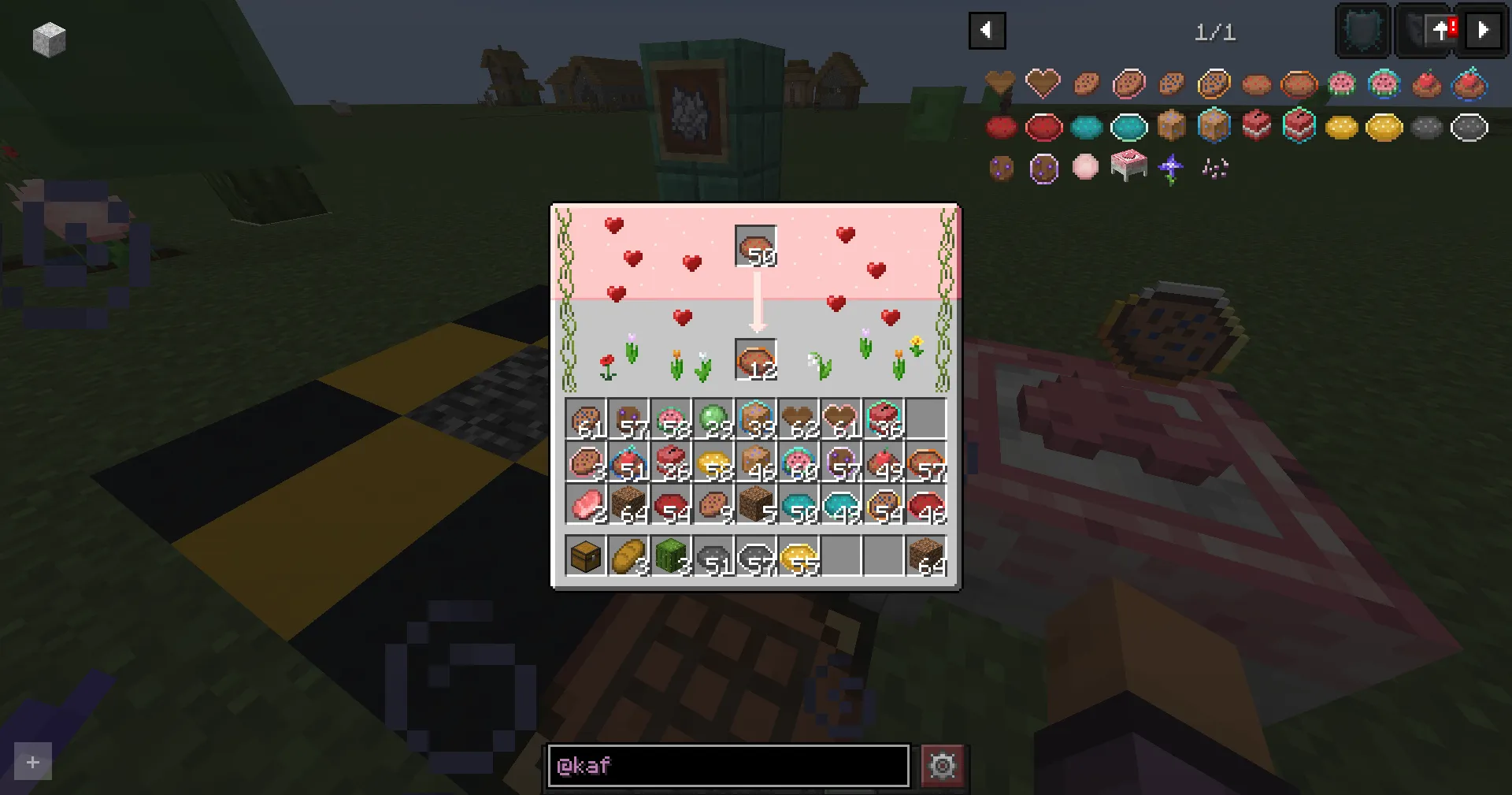1512x795 pixels.
Task: Click the bread item in the hotbar
Action: tap(628, 556)
